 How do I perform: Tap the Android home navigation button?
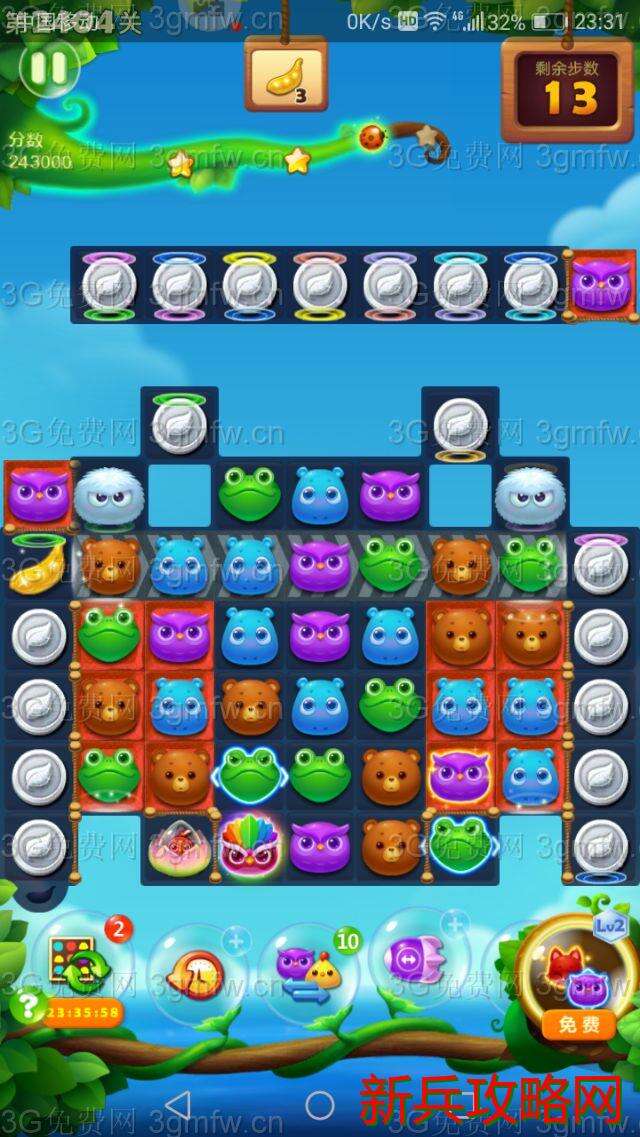tap(320, 1105)
